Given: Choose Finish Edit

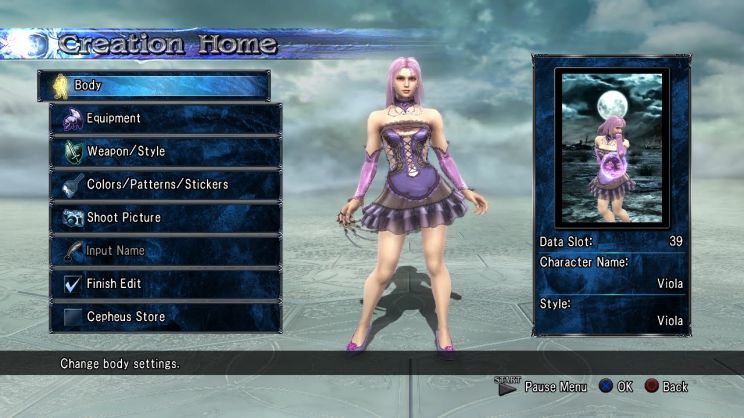Looking at the screenshot, I should click(165, 284).
